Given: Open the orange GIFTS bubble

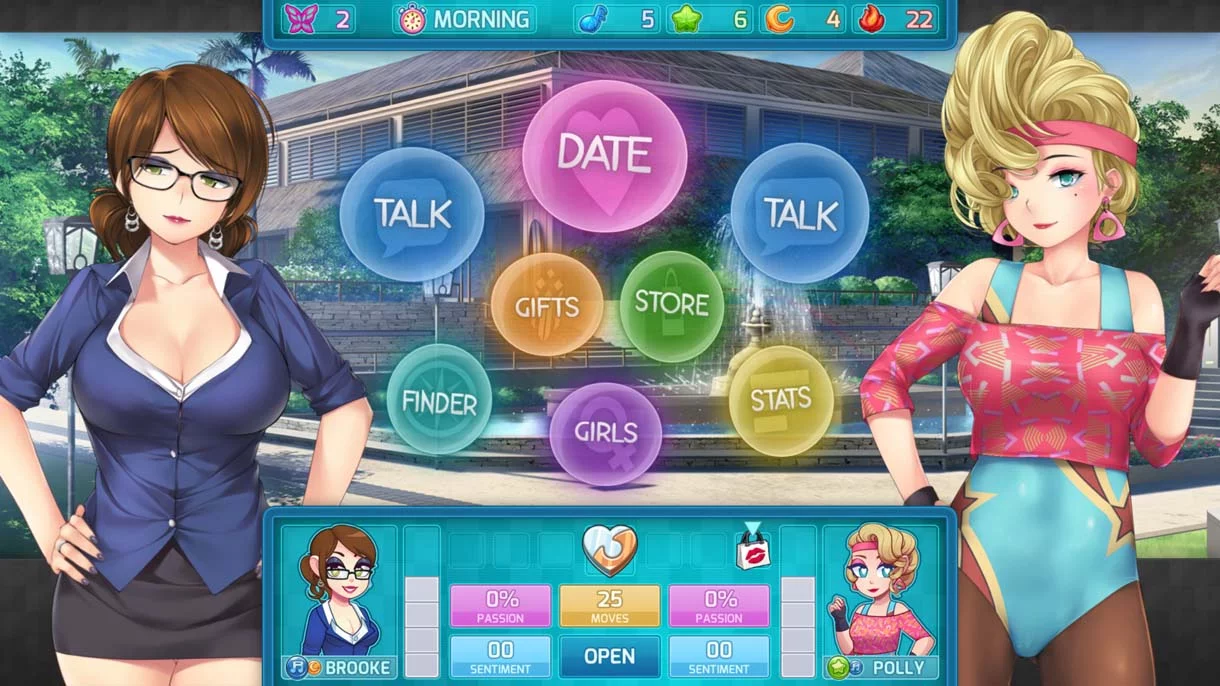Looking at the screenshot, I should [547, 305].
